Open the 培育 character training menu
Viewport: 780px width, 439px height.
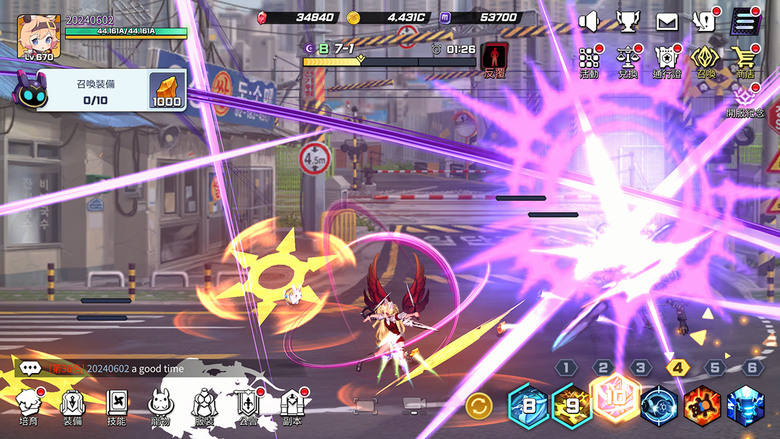[x=28, y=406]
